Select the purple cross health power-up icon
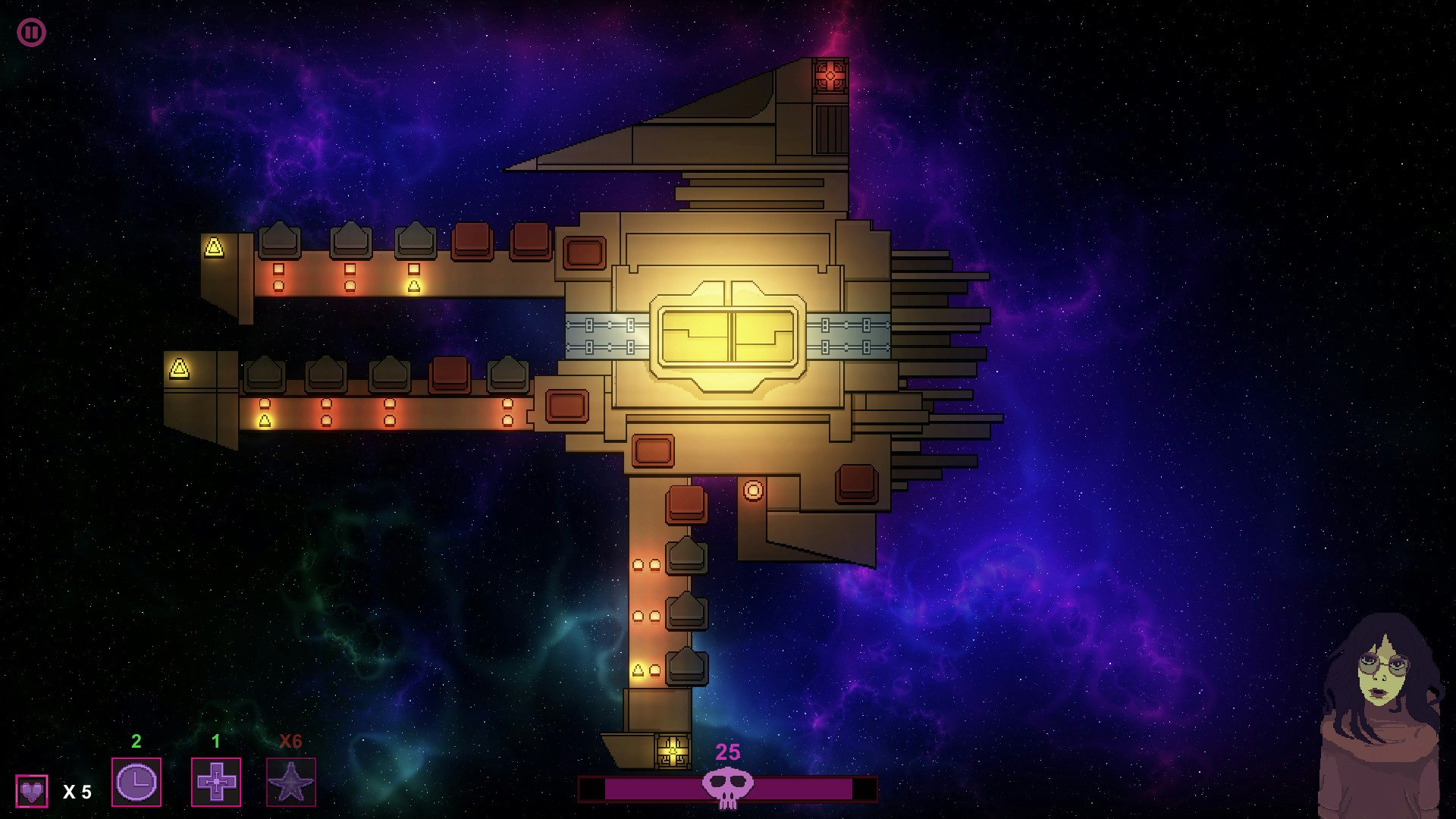This screenshot has height=819, width=1456. pyautogui.click(x=215, y=783)
